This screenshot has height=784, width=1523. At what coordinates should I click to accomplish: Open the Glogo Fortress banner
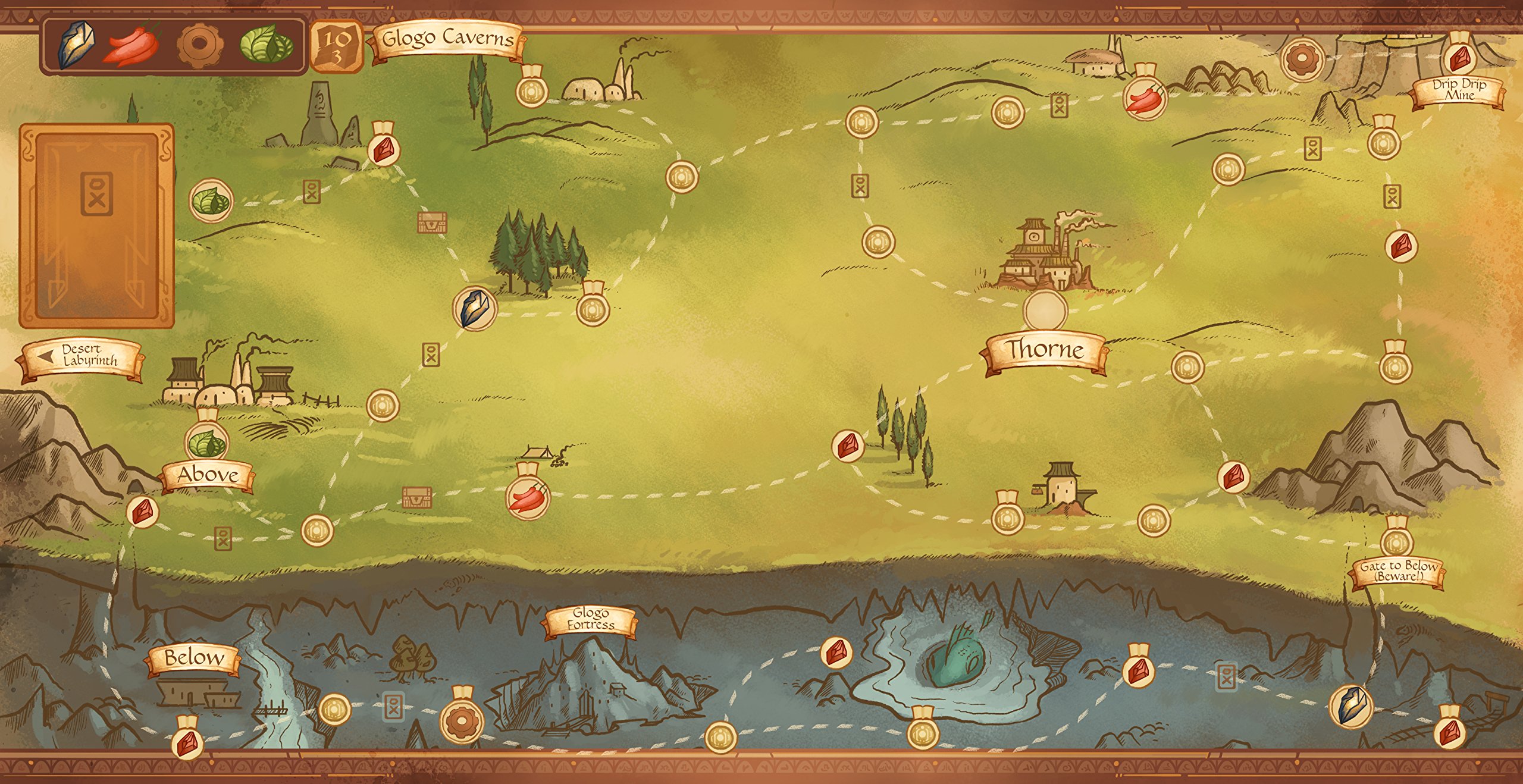point(590,619)
